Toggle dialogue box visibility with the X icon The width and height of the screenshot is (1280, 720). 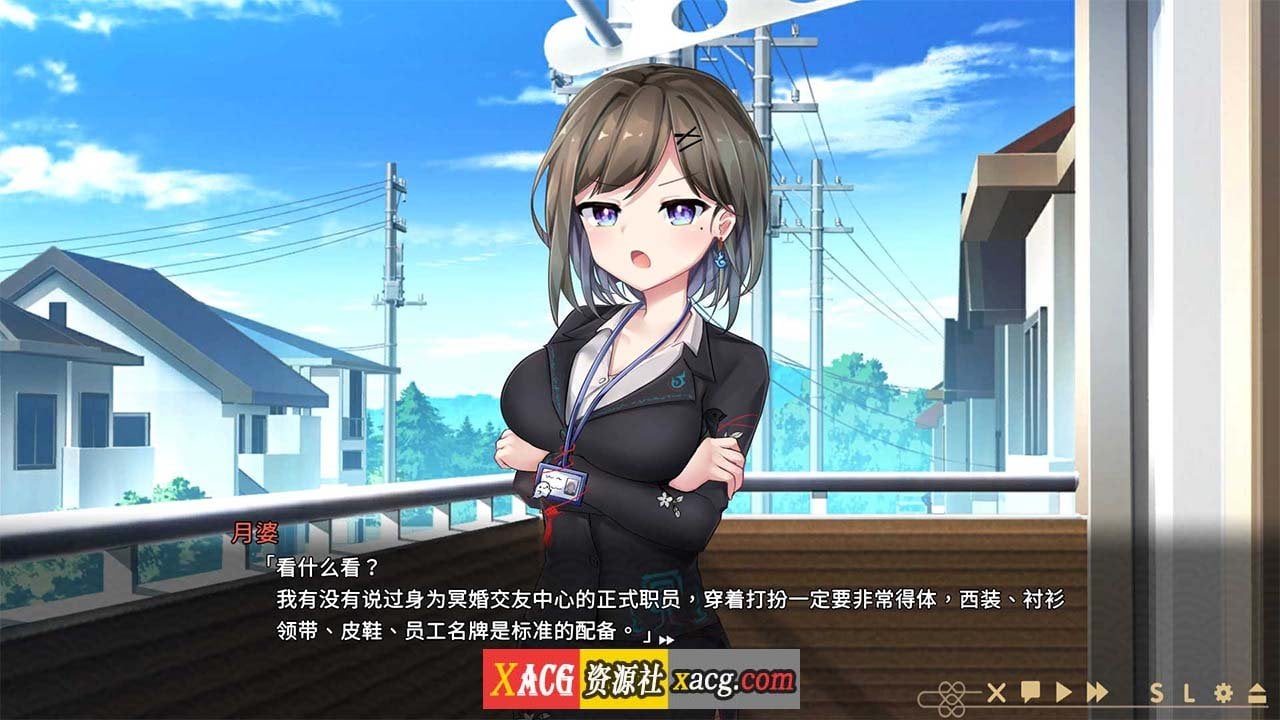(995, 693)
